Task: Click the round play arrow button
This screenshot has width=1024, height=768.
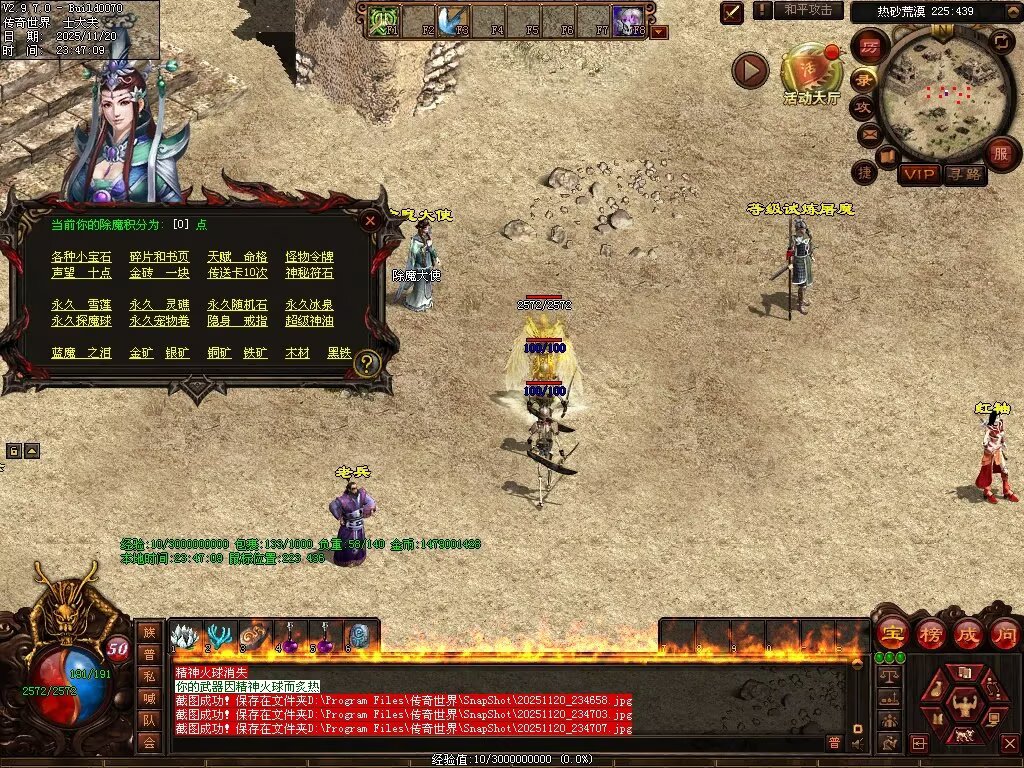Action: point(750,70)
